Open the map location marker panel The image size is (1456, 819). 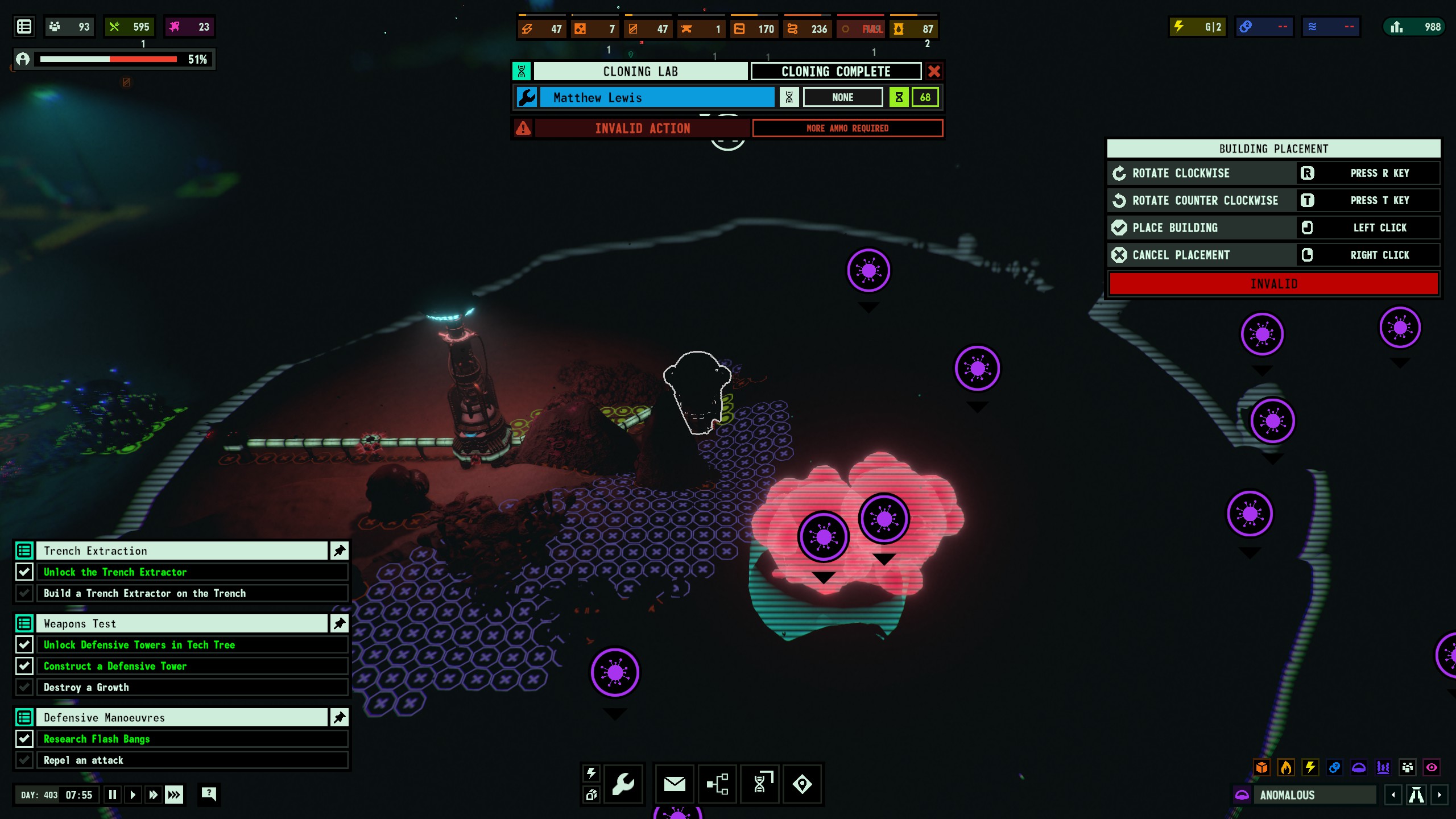coord(802,784)
